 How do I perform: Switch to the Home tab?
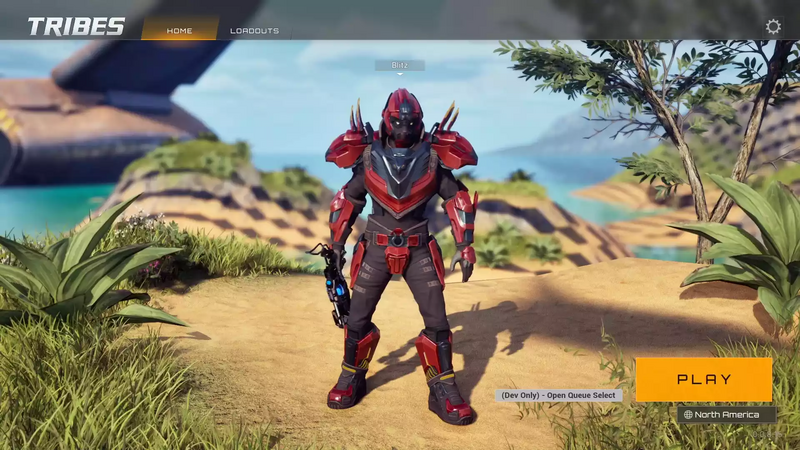180,30
